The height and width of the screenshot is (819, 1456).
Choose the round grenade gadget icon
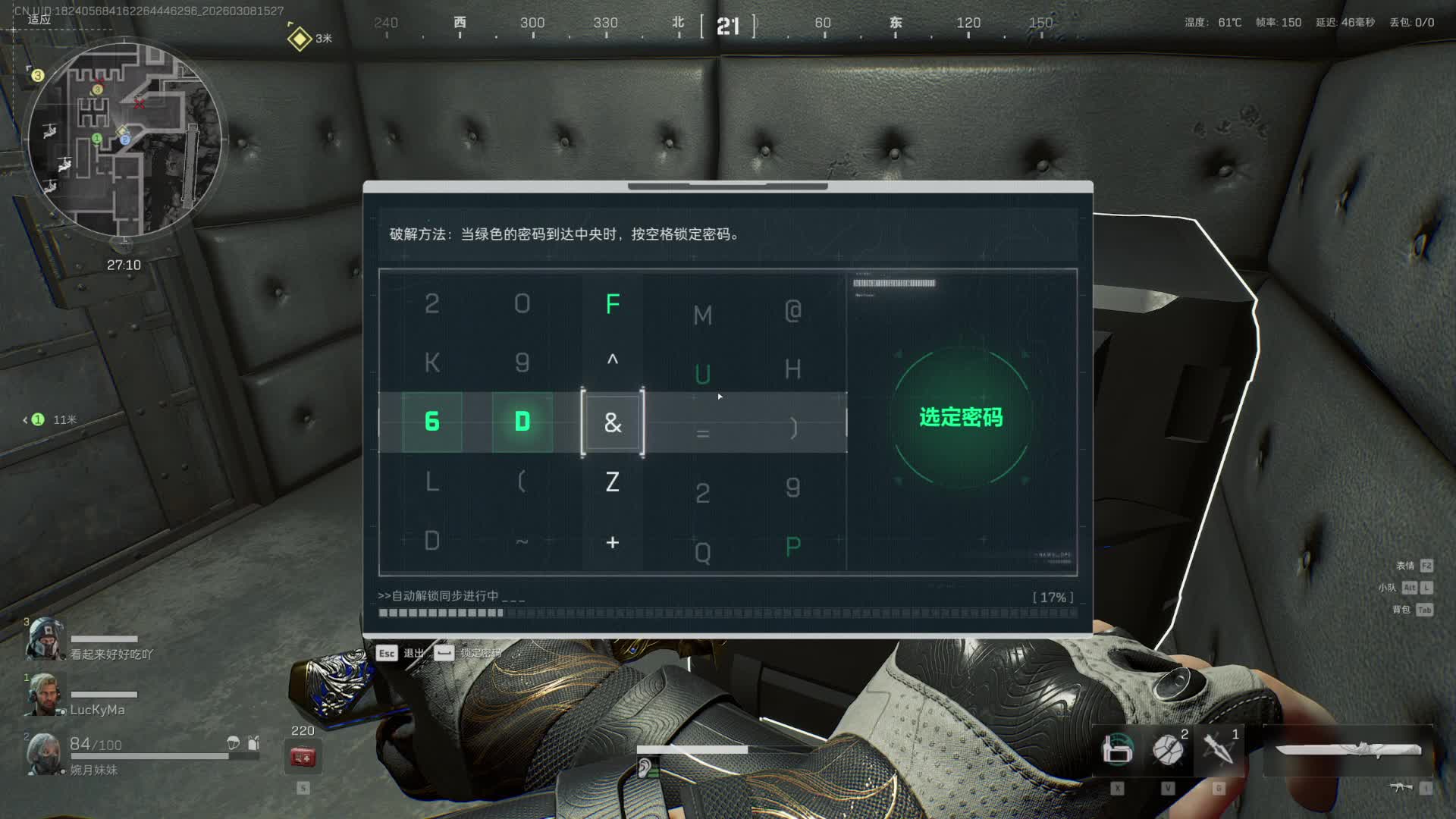tap(1168, 749)
